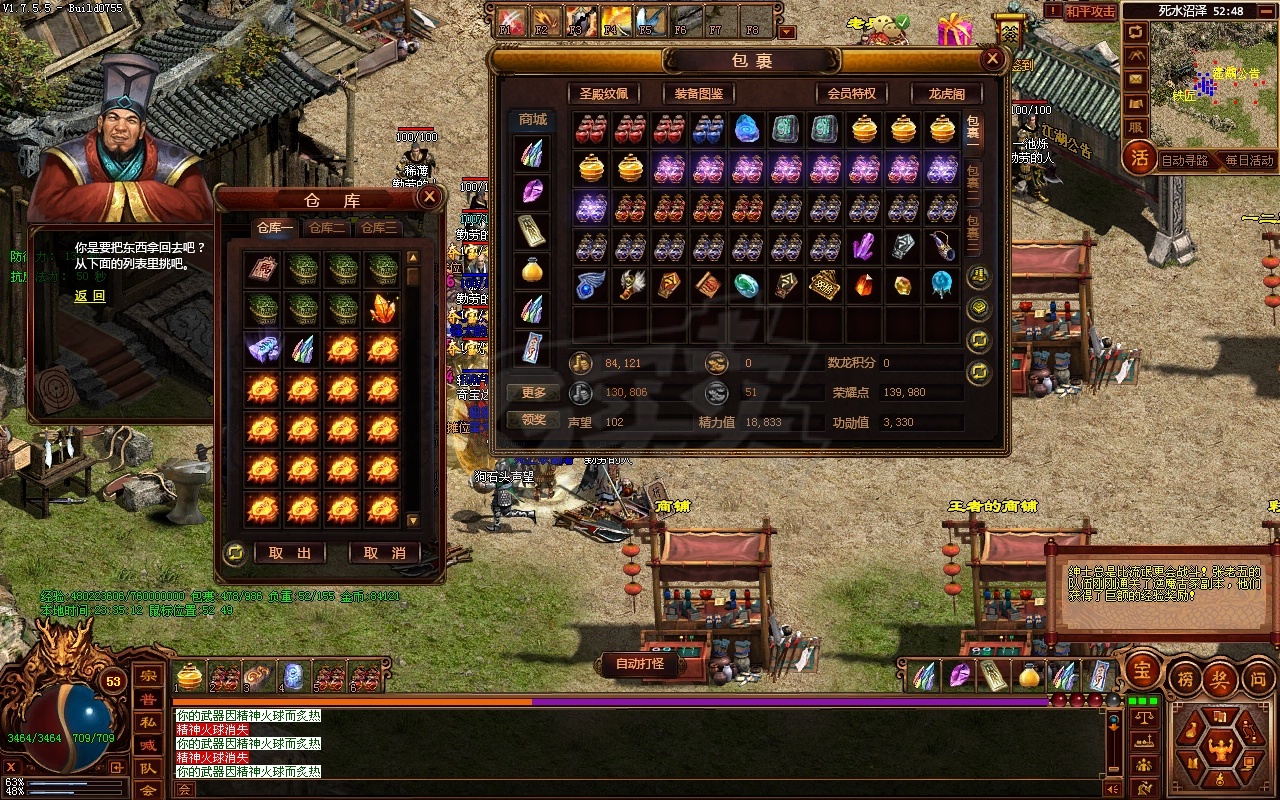Claim rewards with the 领奖 button
Screen dimensions: 1280x800
point(534,420)
